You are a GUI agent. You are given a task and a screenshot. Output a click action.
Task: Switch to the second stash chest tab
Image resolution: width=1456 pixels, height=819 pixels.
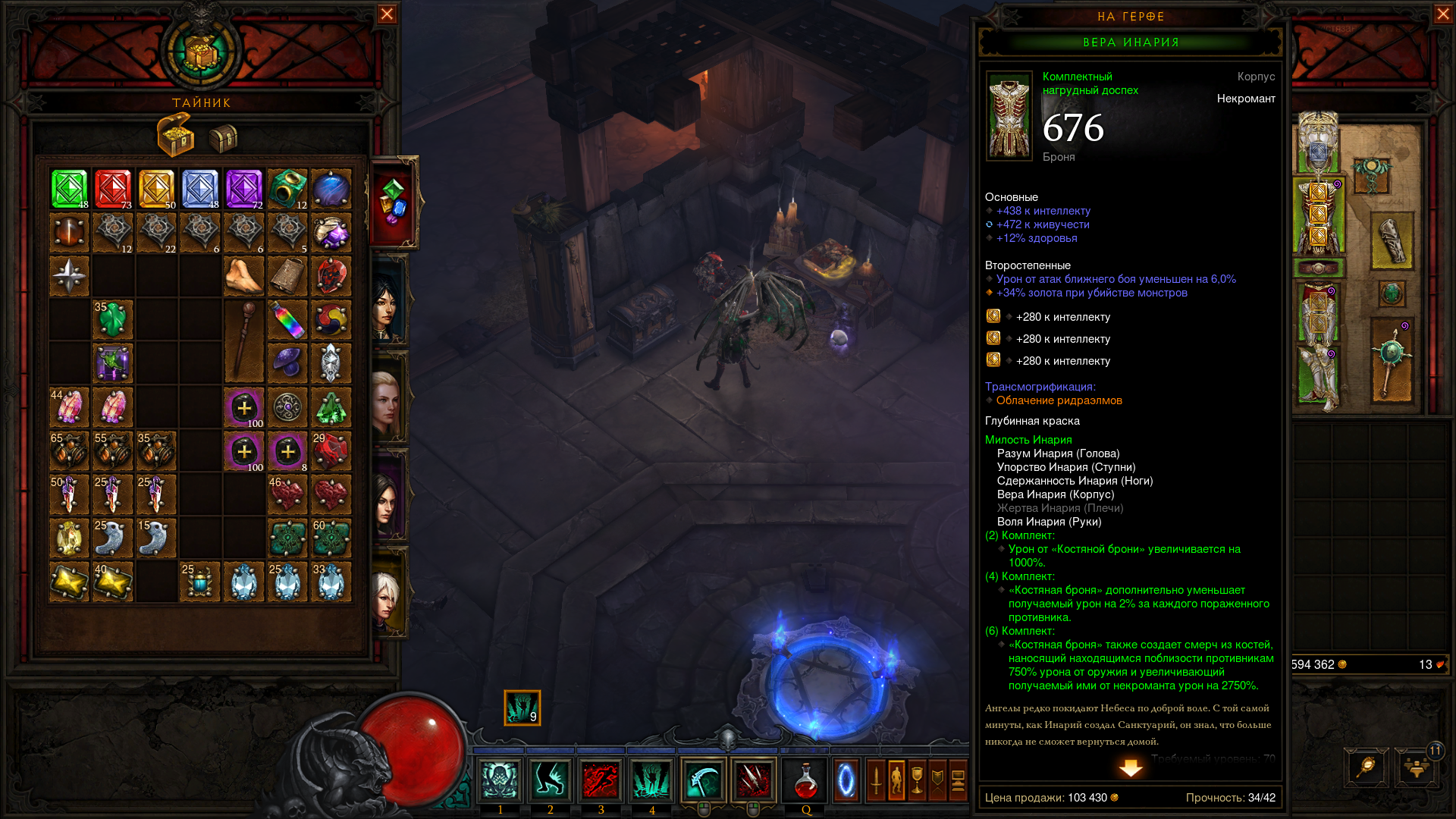point(223,138)
